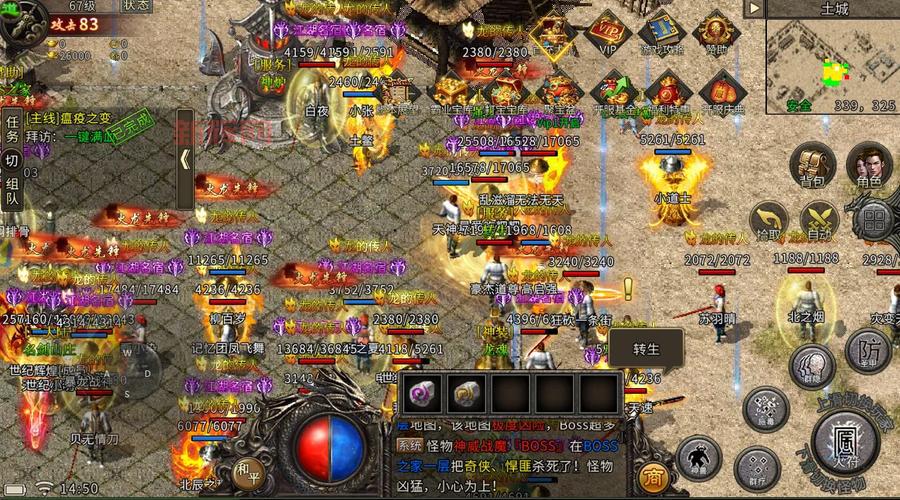This screenshot has height=500, width=900.
Task: Open the 开服庆典 server celebration icon
Action: tap(721, 91)
